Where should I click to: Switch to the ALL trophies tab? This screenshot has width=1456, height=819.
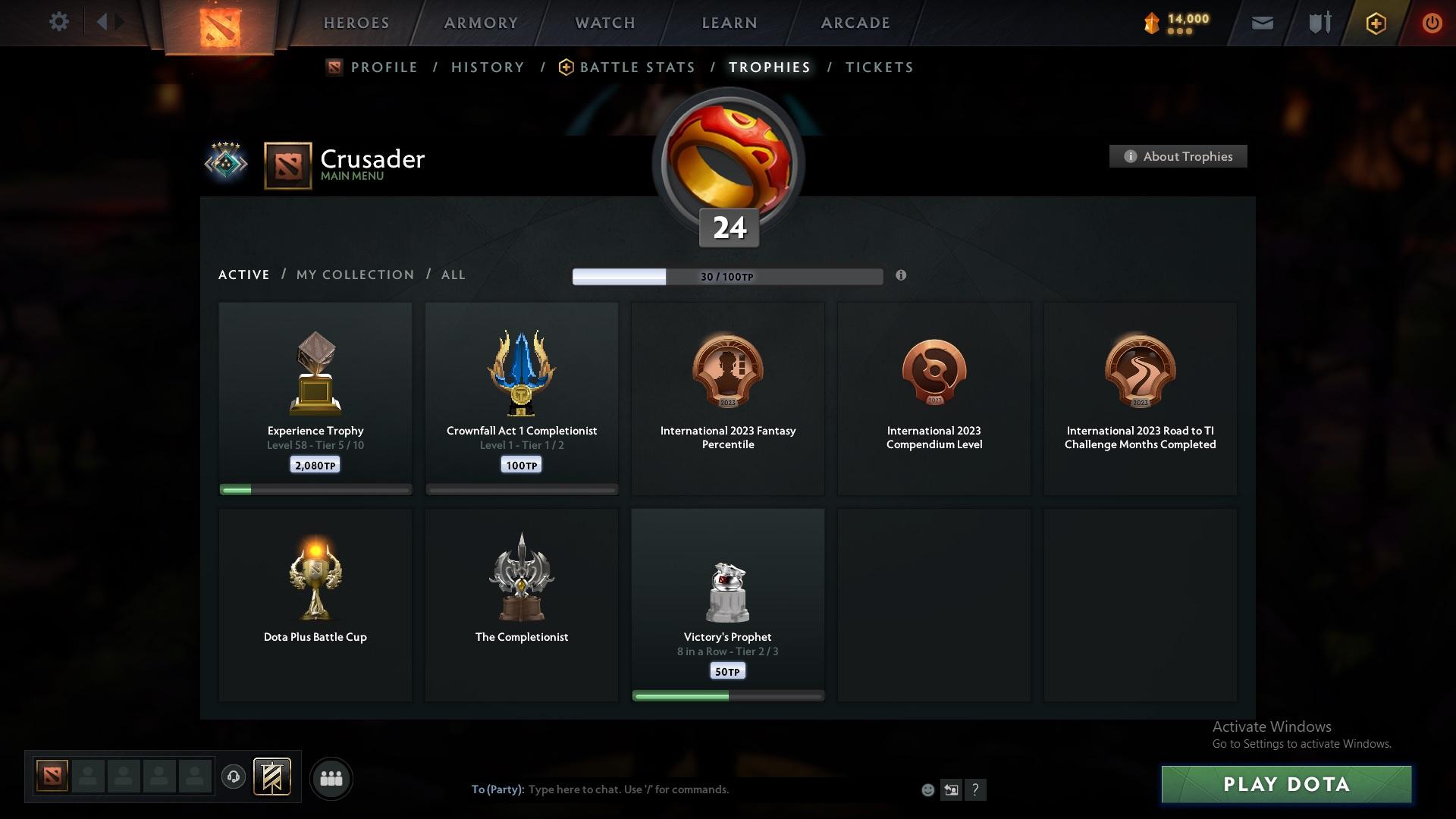(x=453, y=275)
